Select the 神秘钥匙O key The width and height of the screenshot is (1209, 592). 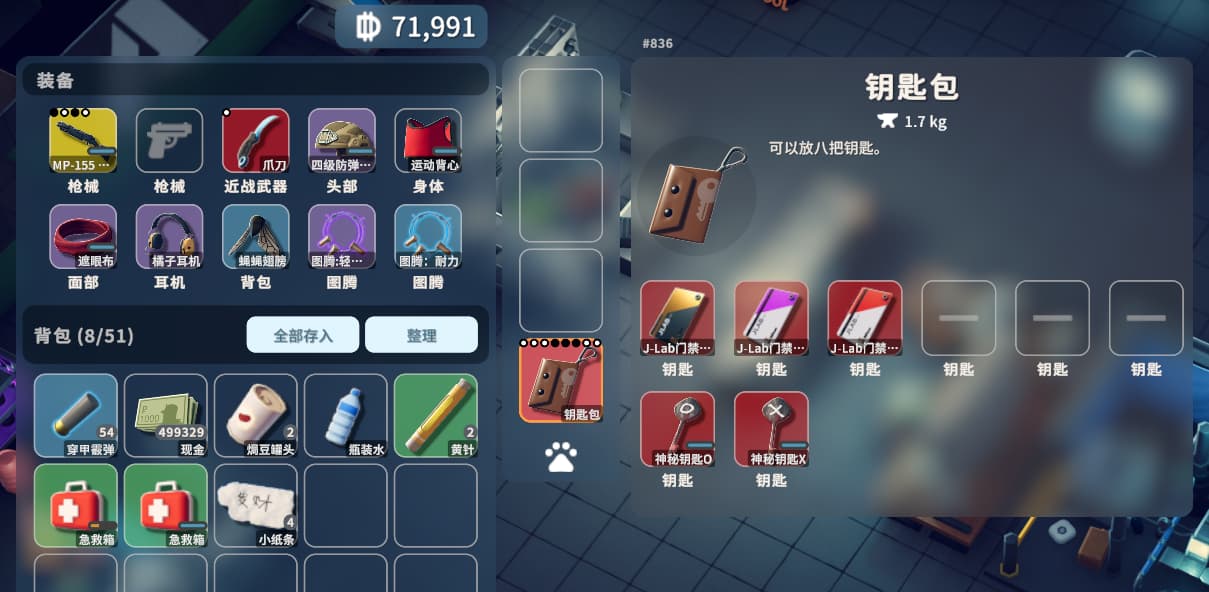click(677, 429)
